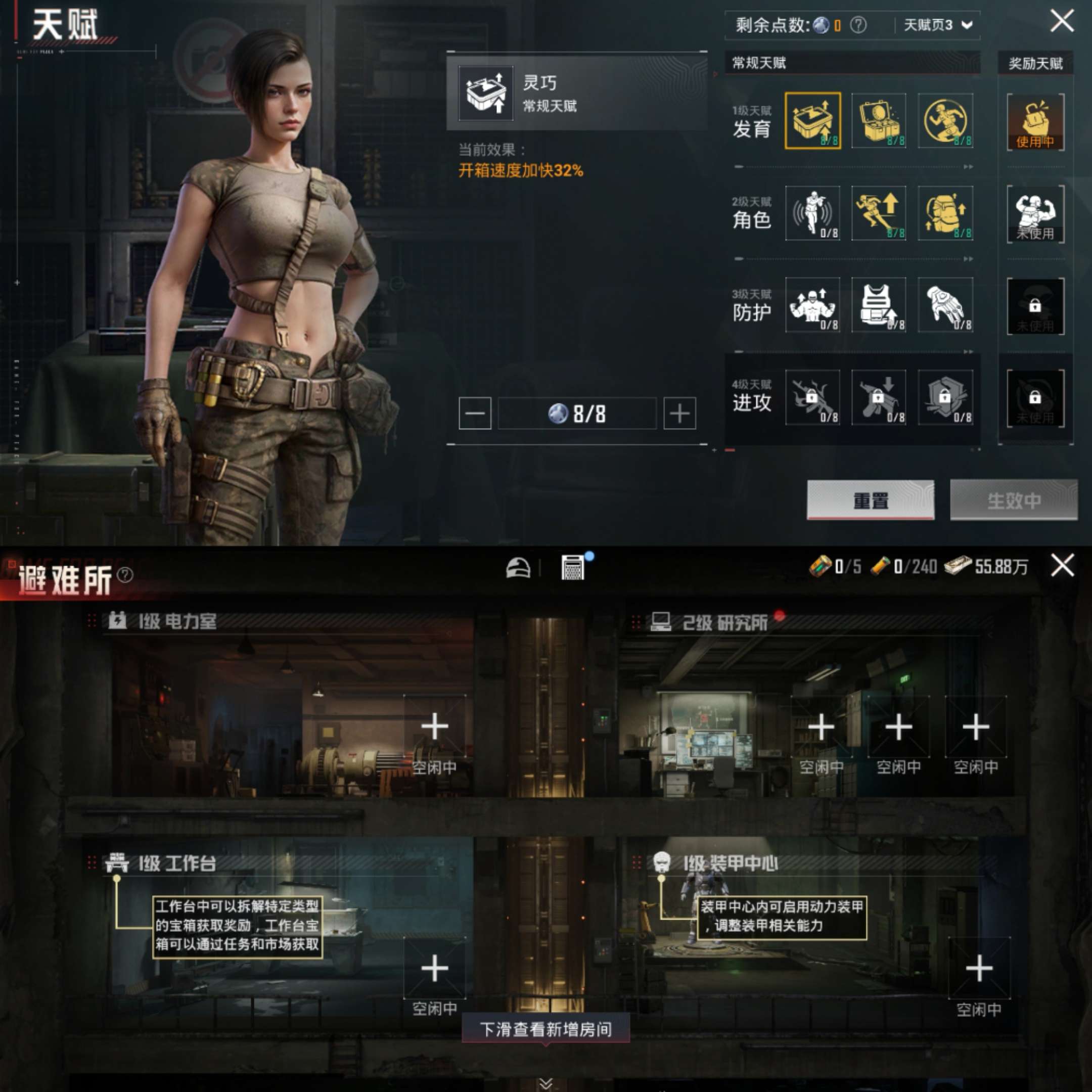This screenshot has height=1092, width=1092.
Task: Select the backpack capacity talent in 角色 row
Action: [945, 214]
